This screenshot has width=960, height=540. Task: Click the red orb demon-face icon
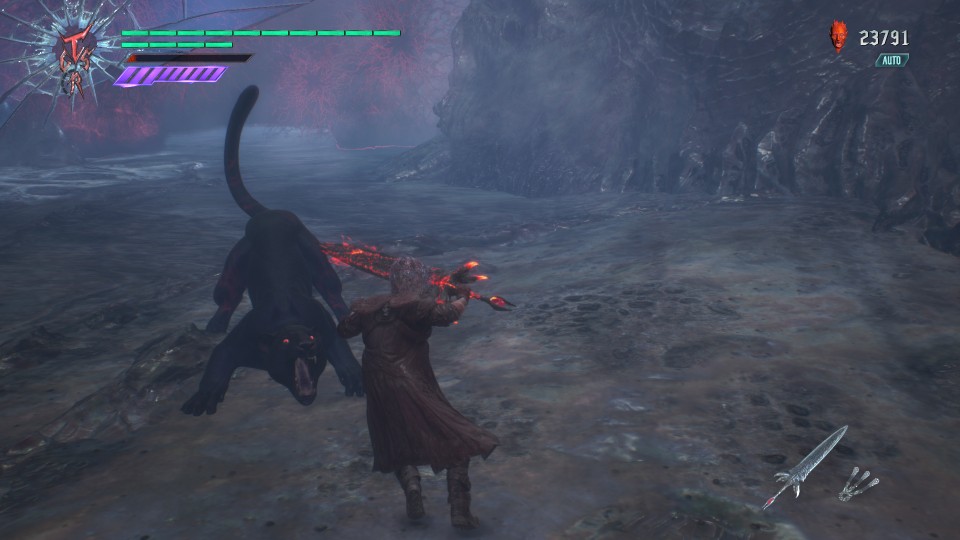[838, 38]
